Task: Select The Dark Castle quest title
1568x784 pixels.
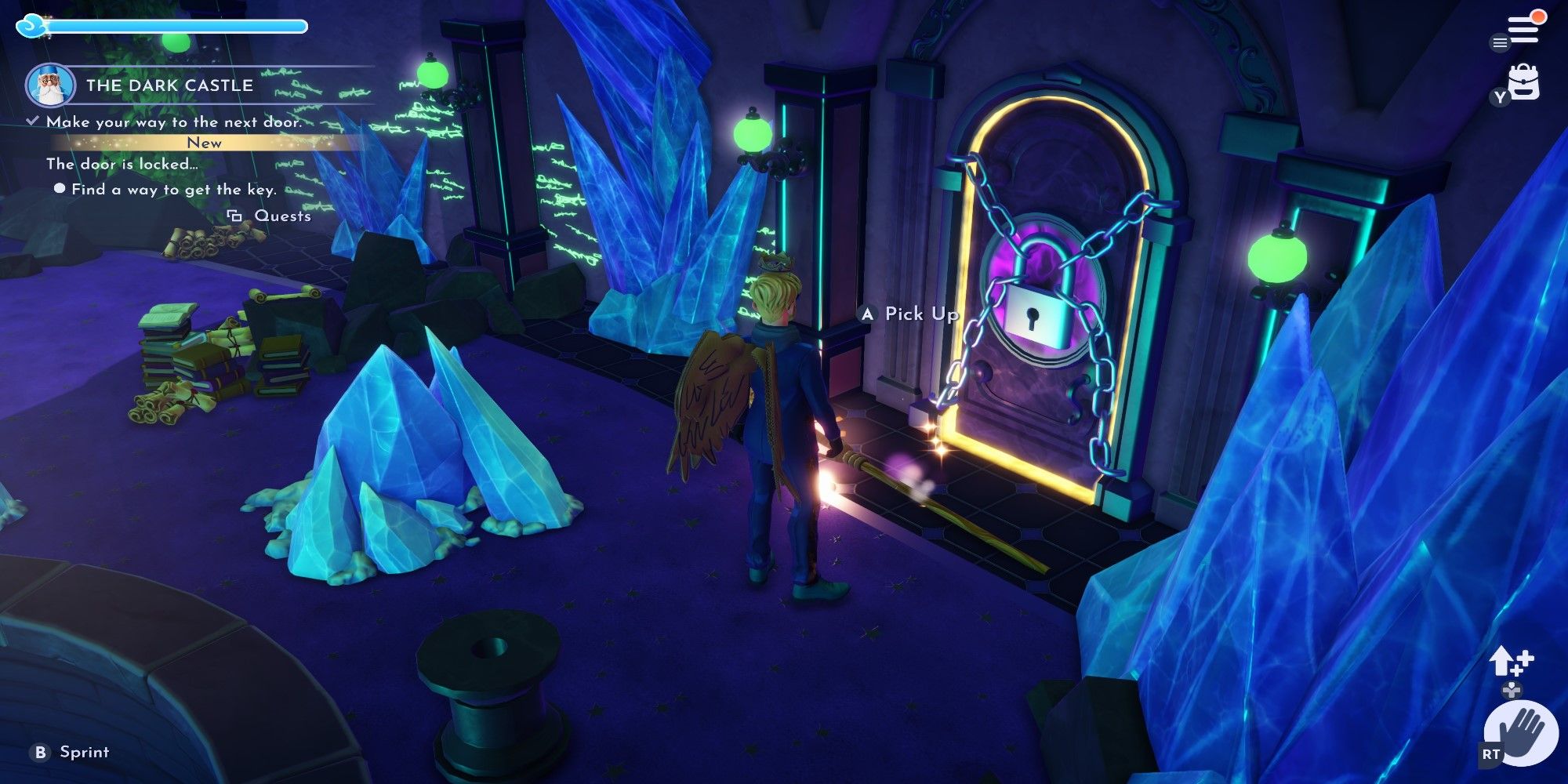Action: tap(169, 86)
